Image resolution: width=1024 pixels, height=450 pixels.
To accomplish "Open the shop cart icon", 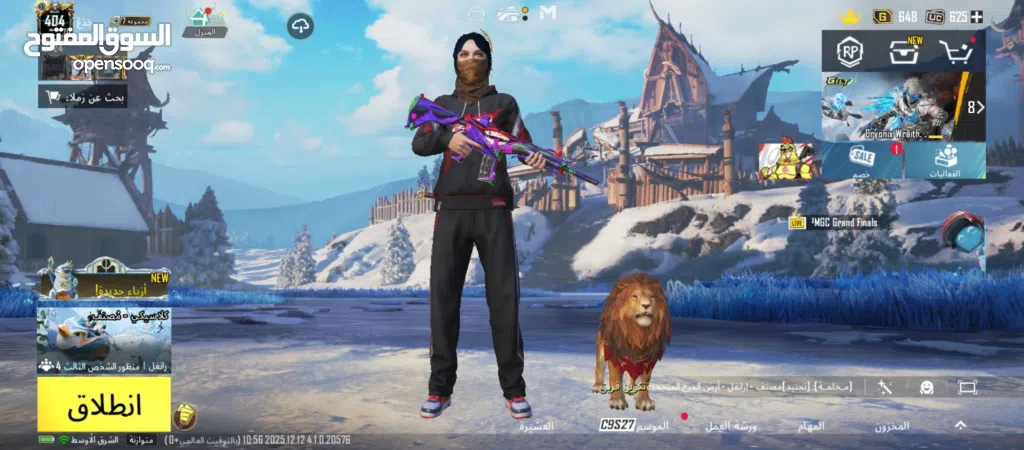I will [958, 52].
